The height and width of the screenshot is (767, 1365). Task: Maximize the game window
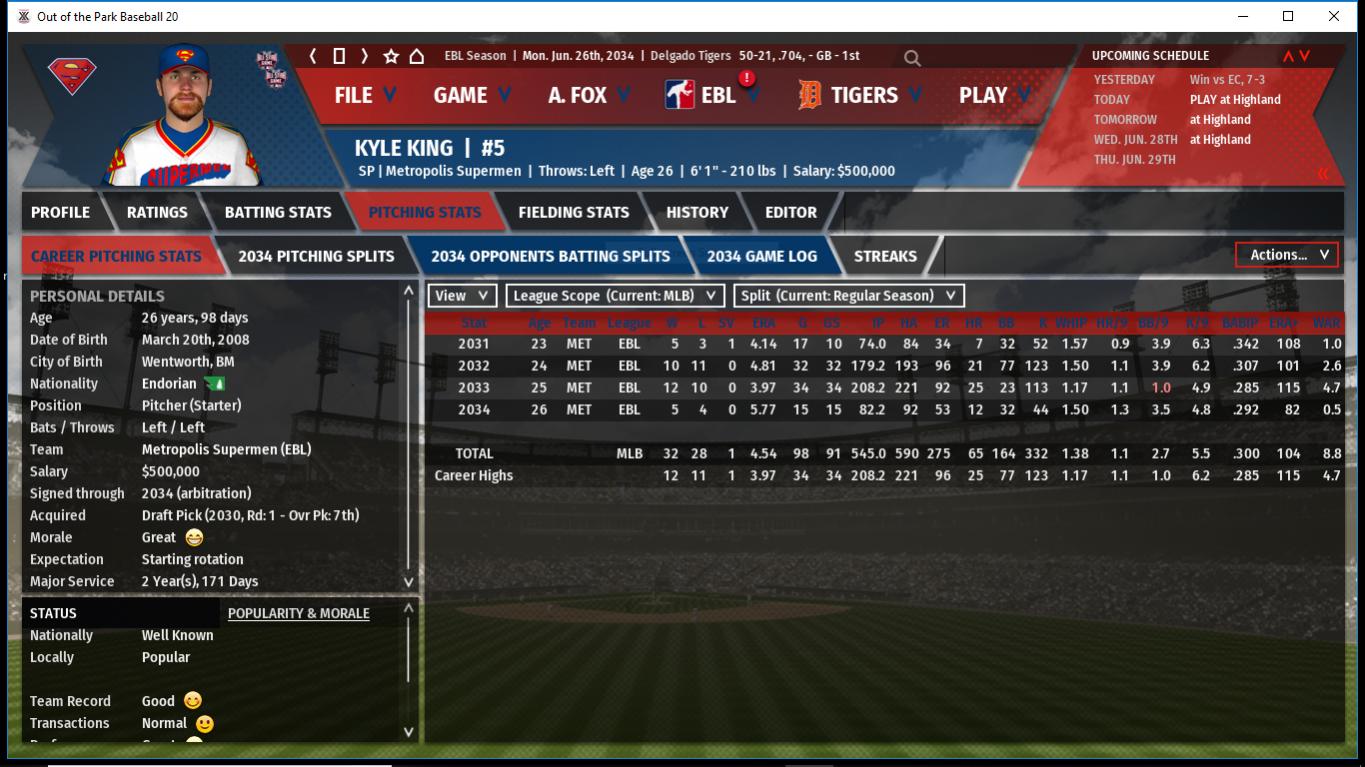[1288, 16]
